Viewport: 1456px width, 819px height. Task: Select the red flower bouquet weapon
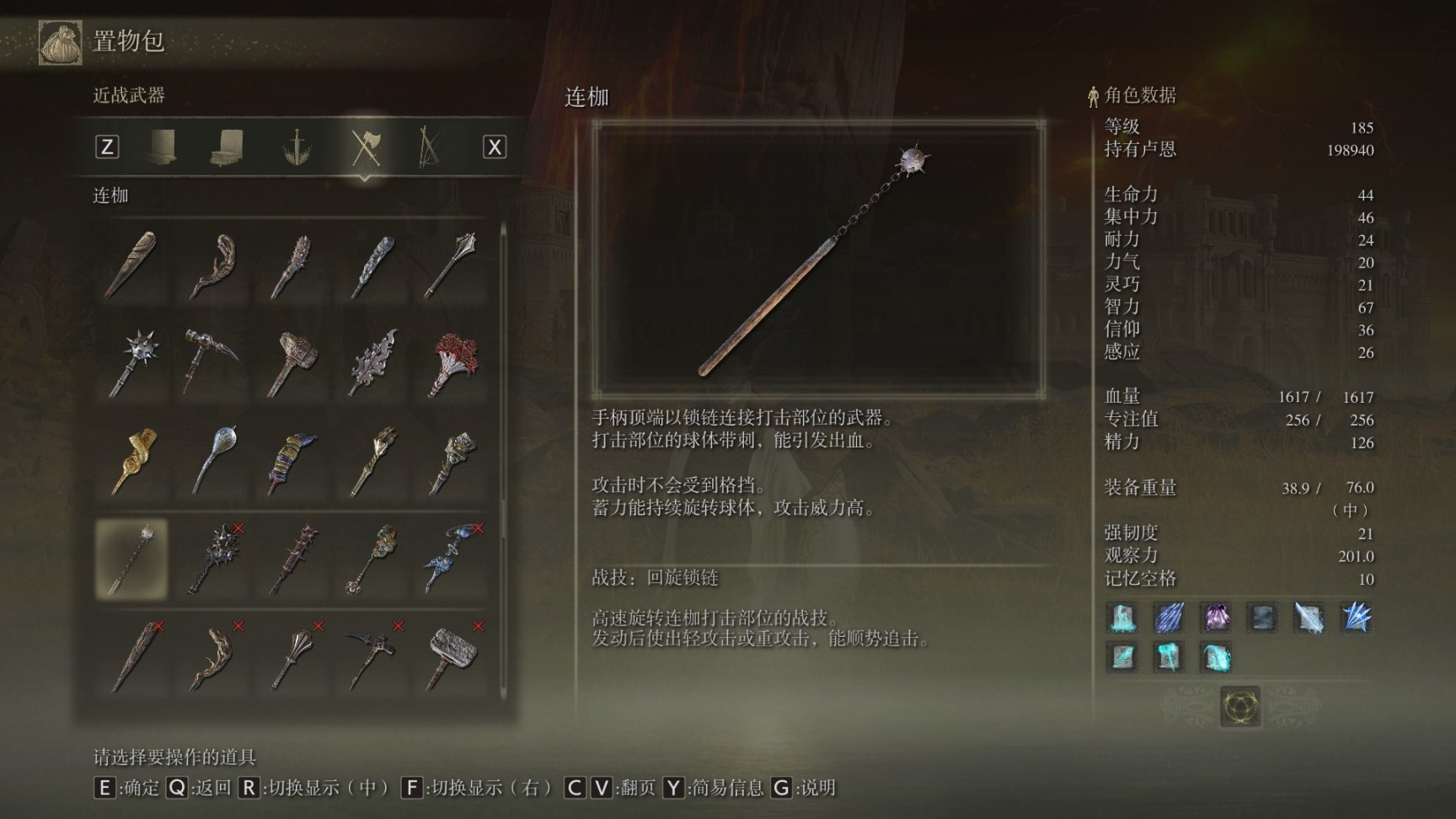click(454, 362)
